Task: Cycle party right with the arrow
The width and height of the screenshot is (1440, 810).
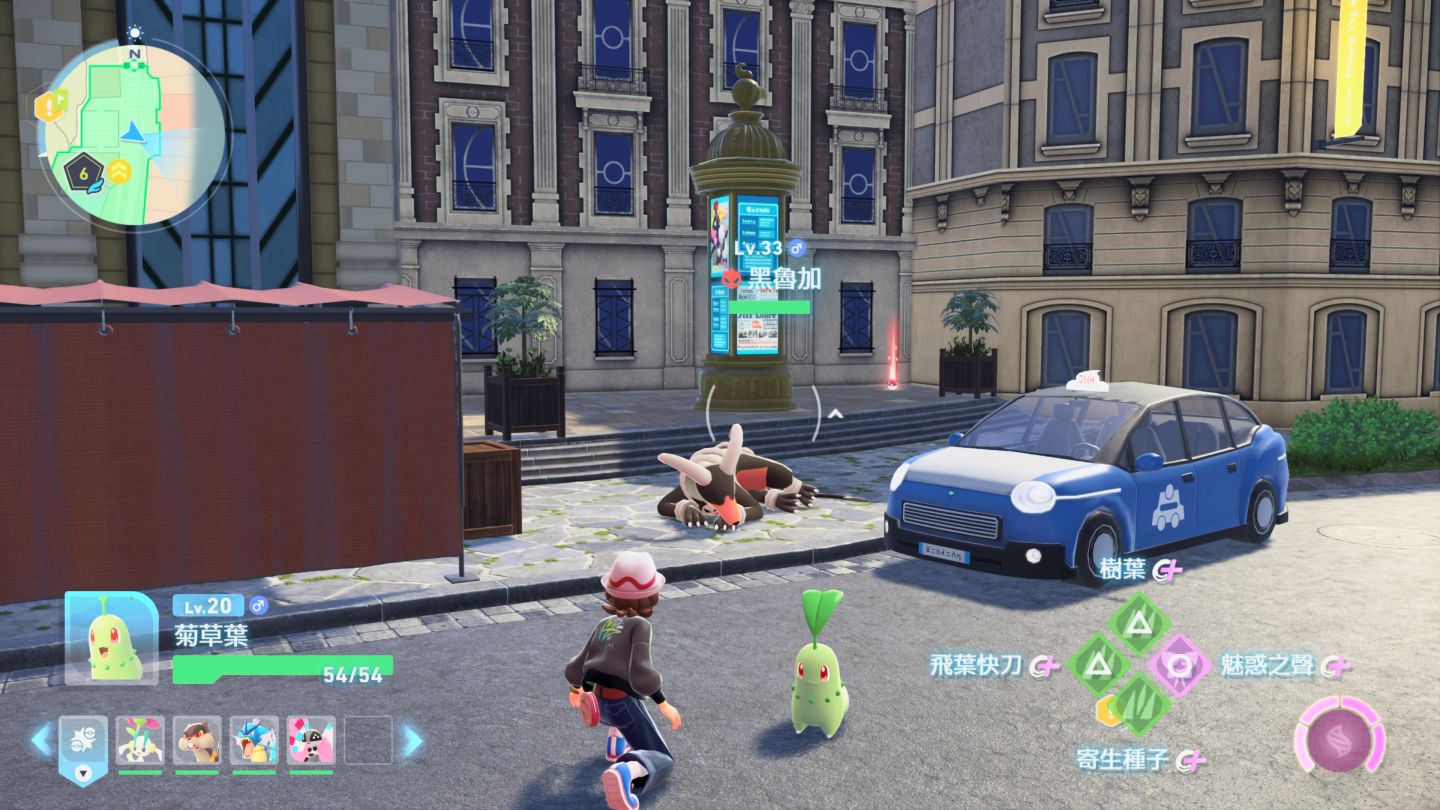Action: point(412,741)
